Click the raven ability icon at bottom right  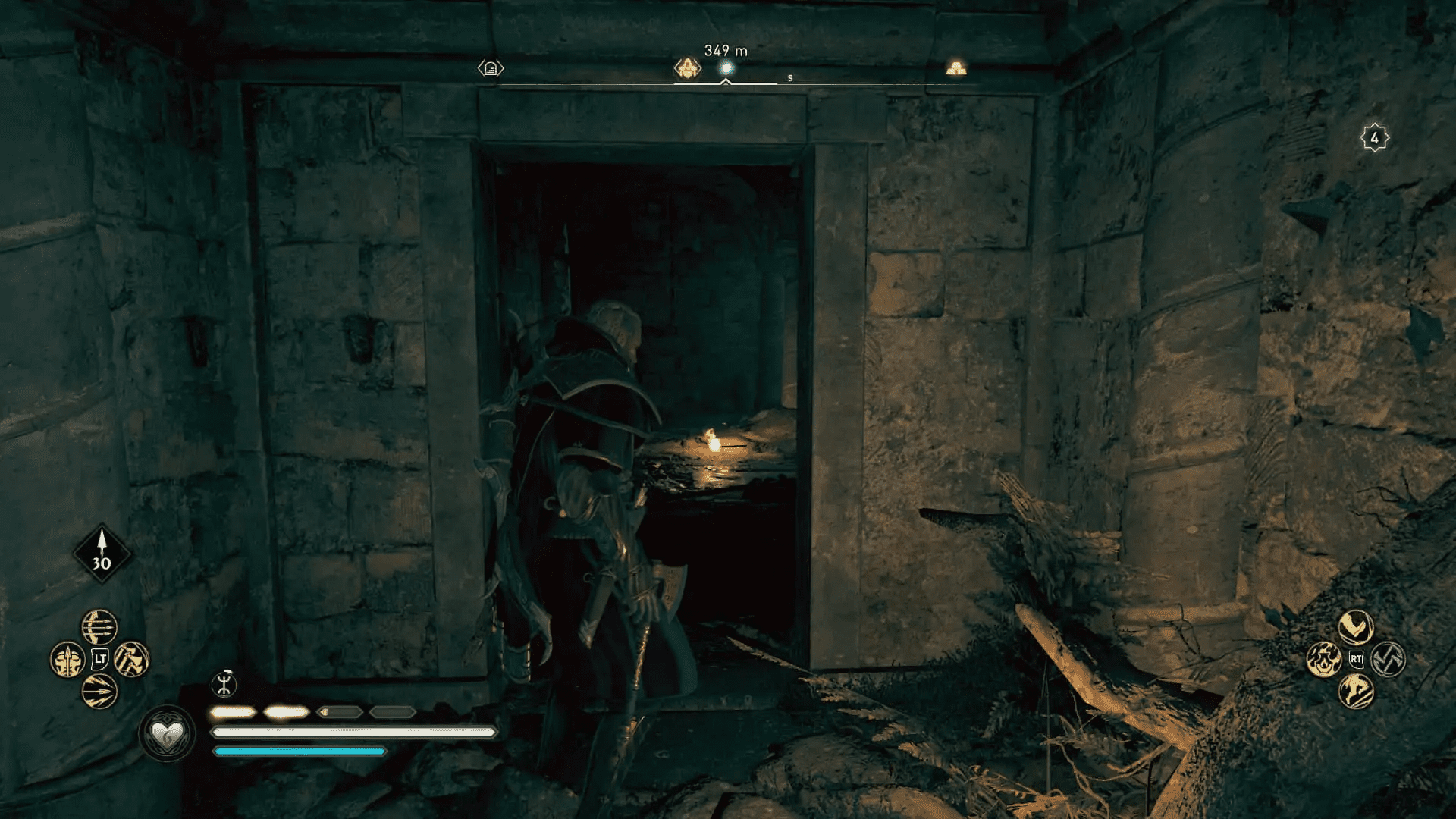(1356, 627)
